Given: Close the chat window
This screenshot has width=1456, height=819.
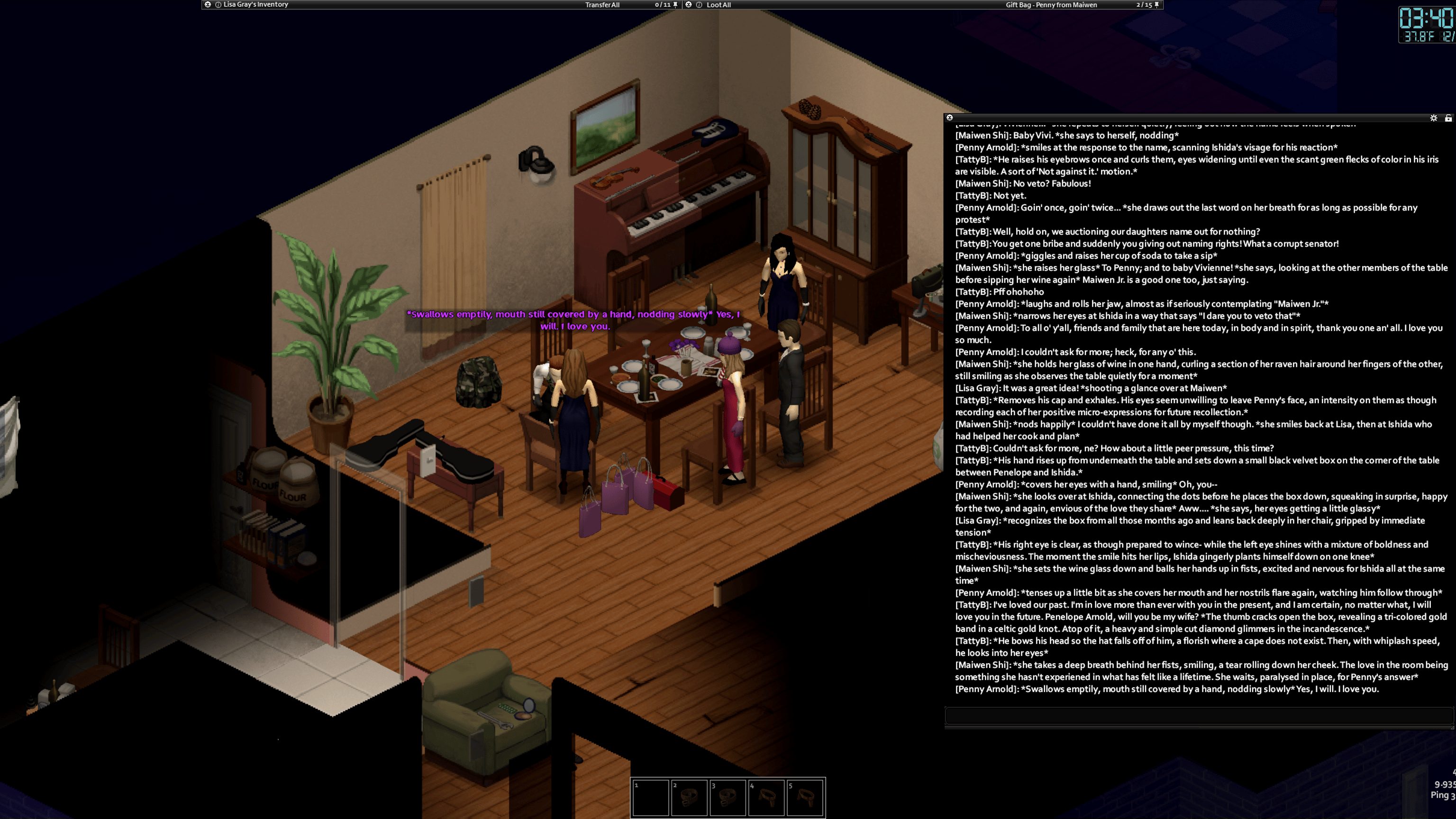Looking at the screenshot, I should click(949, 118).
